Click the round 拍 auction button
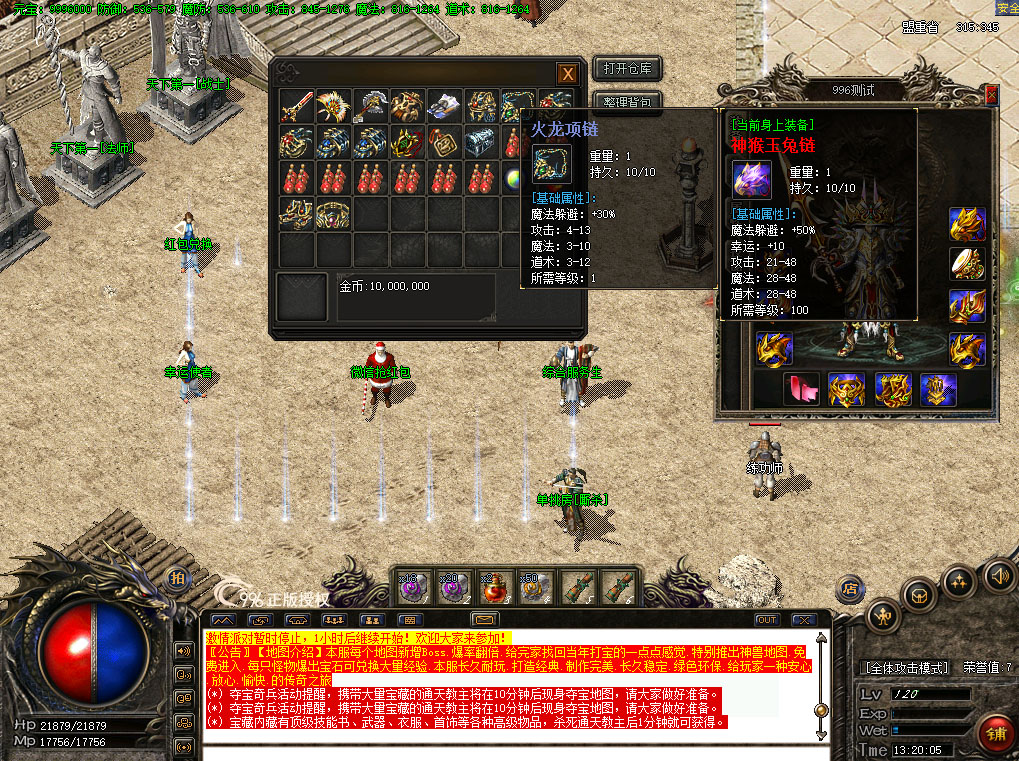Screen dimensions: 1019x761 click(x=177, y=578)
